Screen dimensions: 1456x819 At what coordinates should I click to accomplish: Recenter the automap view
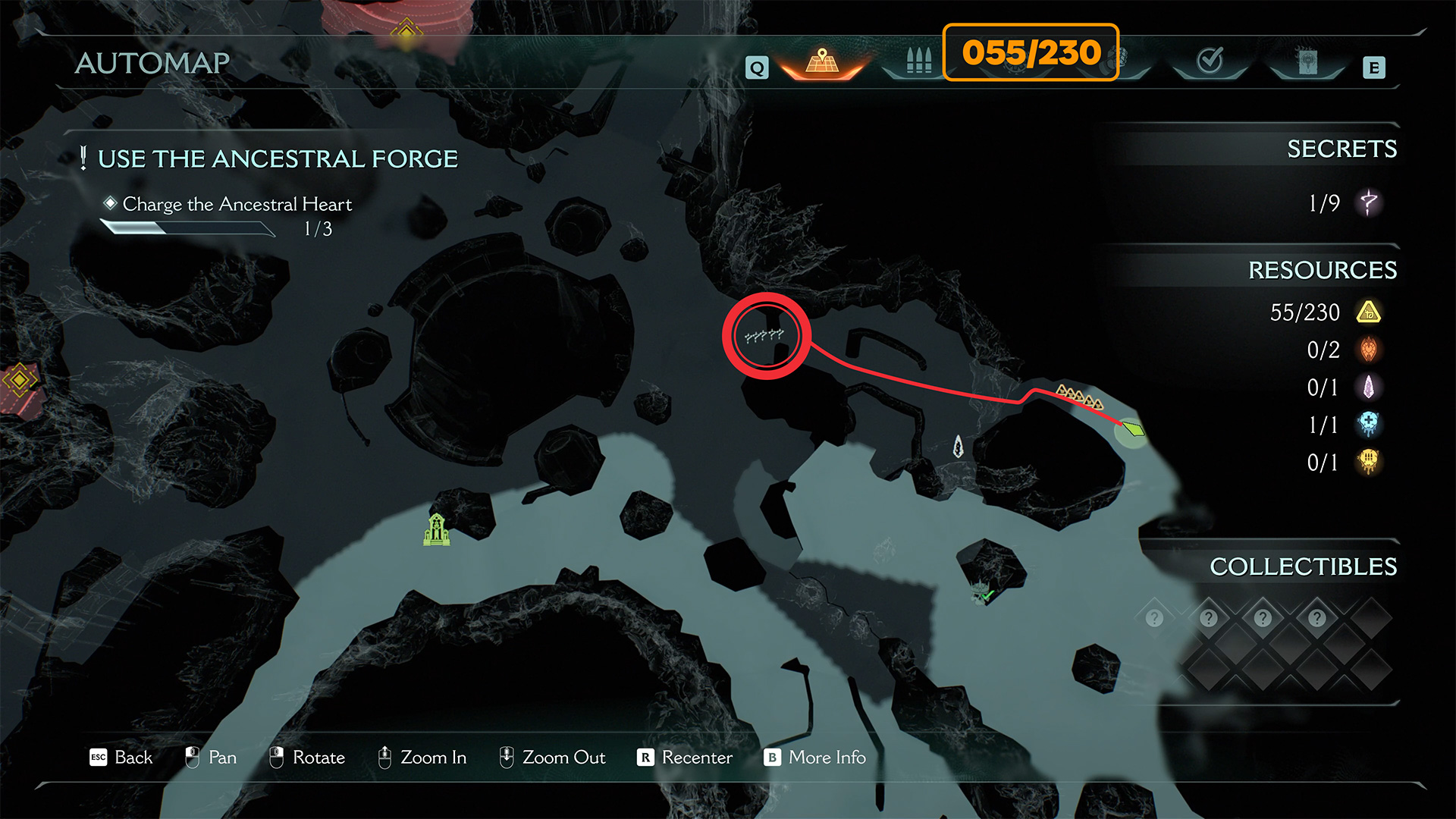685,758
